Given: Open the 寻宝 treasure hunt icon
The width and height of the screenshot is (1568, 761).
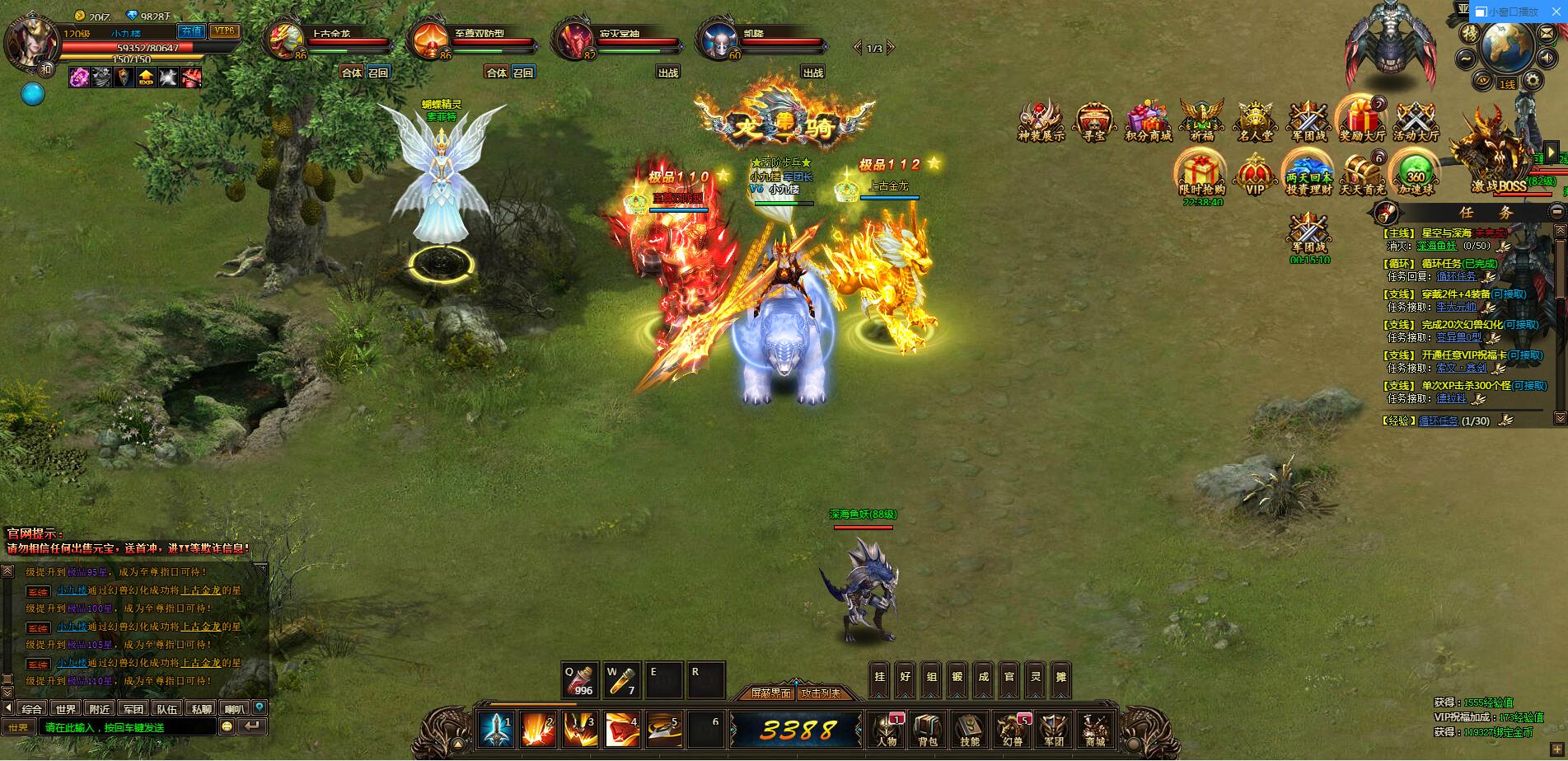Looking at the screenshot, I should [1095, 122].
